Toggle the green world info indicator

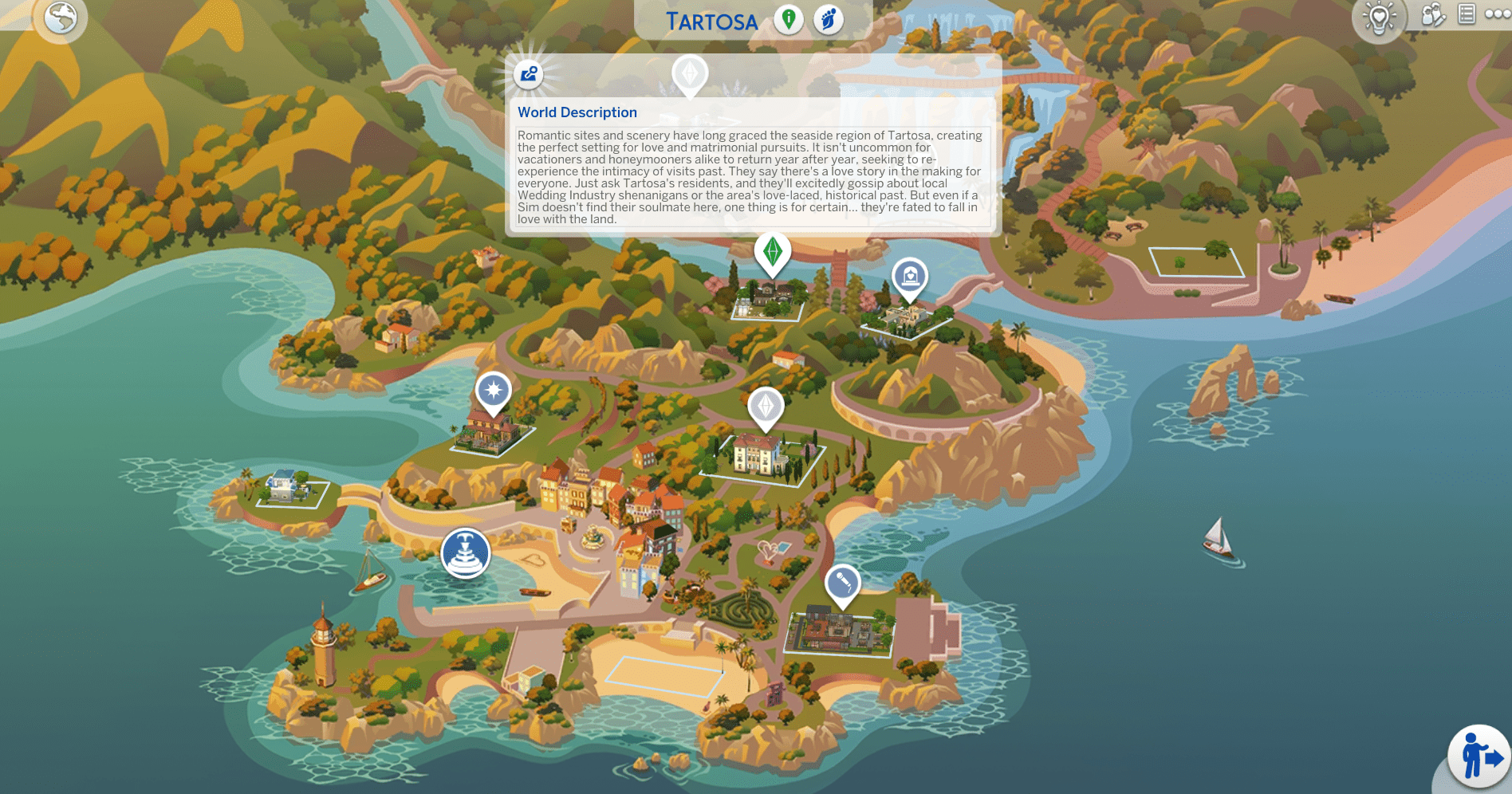788,19
